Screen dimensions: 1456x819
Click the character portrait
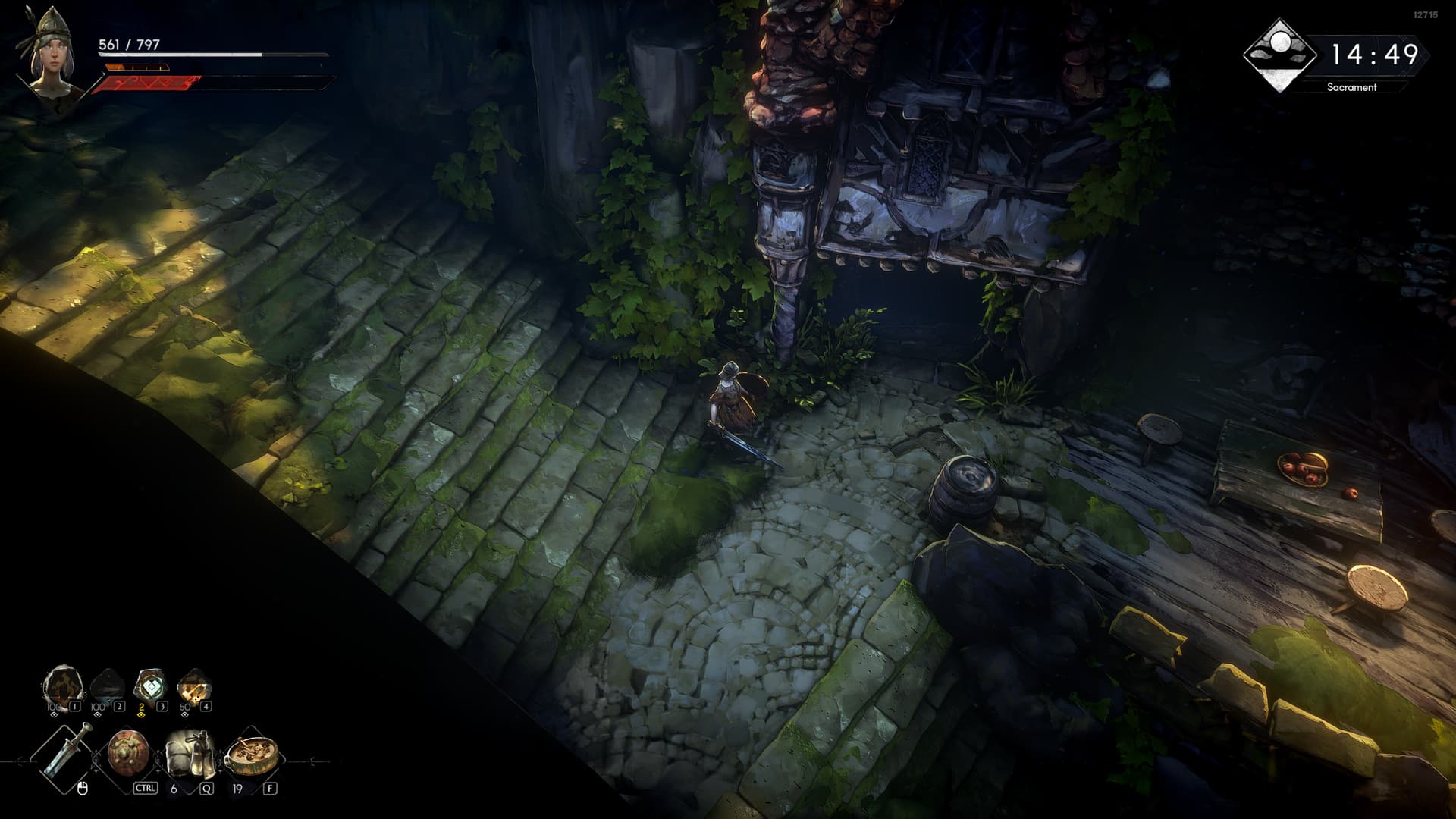pyautogui.click(x=53, y=55)
